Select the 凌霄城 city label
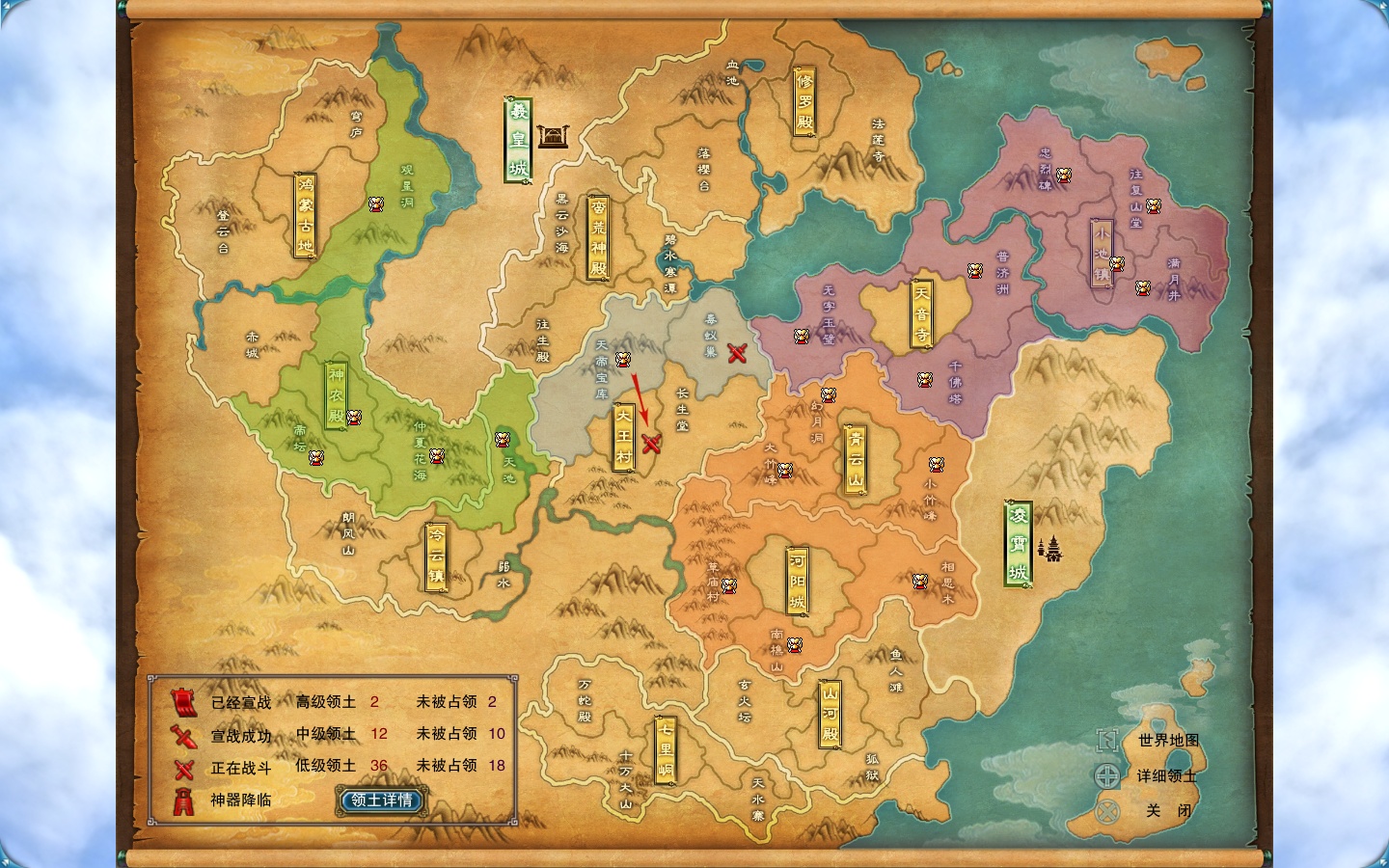Viewport: 1389px width, 868px height. pos(1018,543)
